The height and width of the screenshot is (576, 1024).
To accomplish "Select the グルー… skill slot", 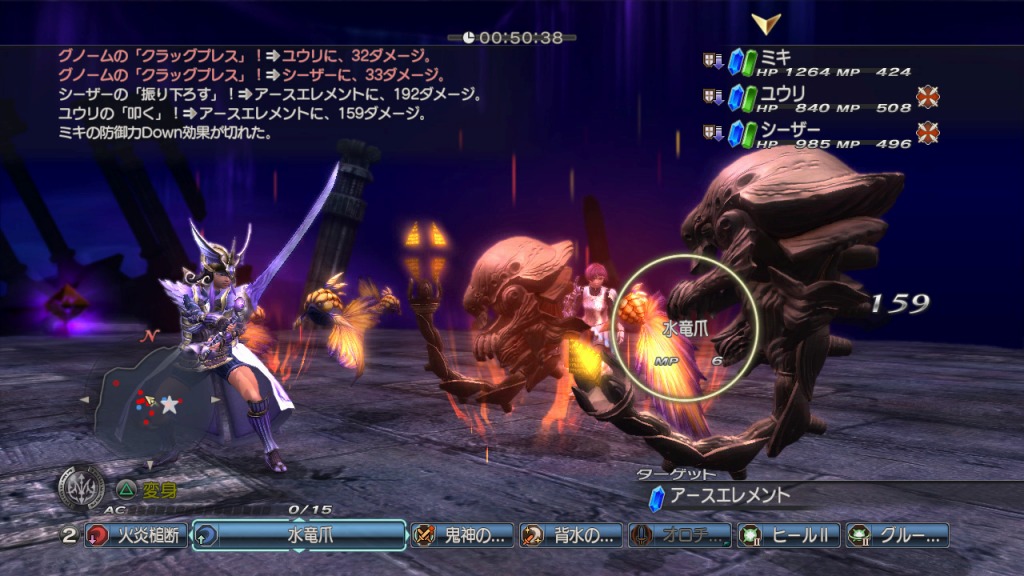I will coord(897,535).
